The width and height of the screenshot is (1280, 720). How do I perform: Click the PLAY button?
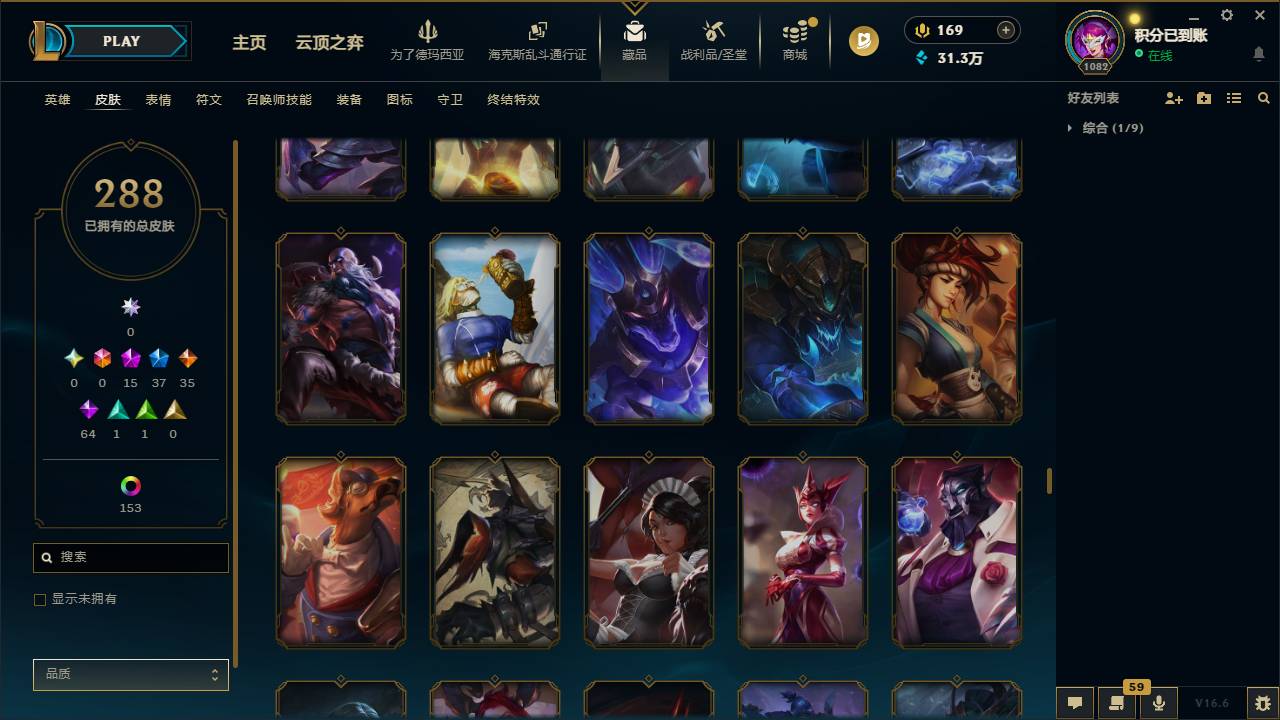121,41
